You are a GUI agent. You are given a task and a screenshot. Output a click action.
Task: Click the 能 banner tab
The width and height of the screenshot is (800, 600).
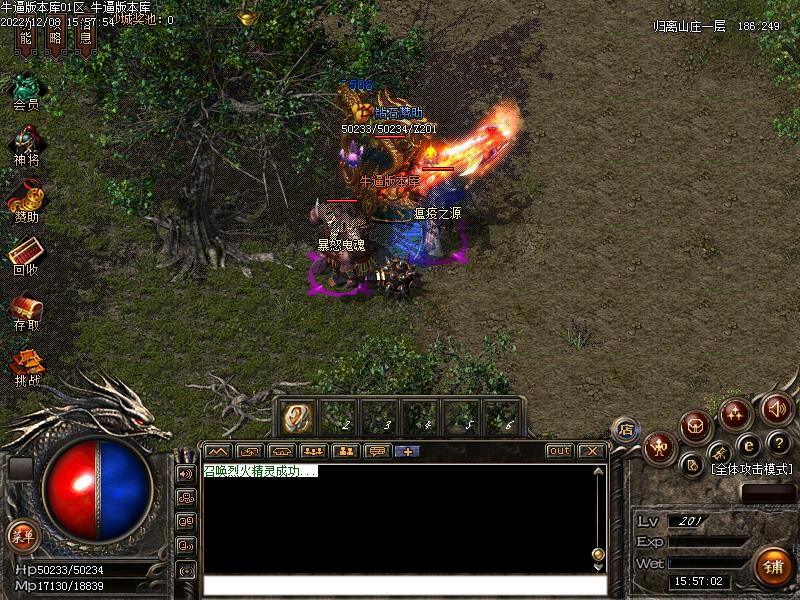[26, 40]
